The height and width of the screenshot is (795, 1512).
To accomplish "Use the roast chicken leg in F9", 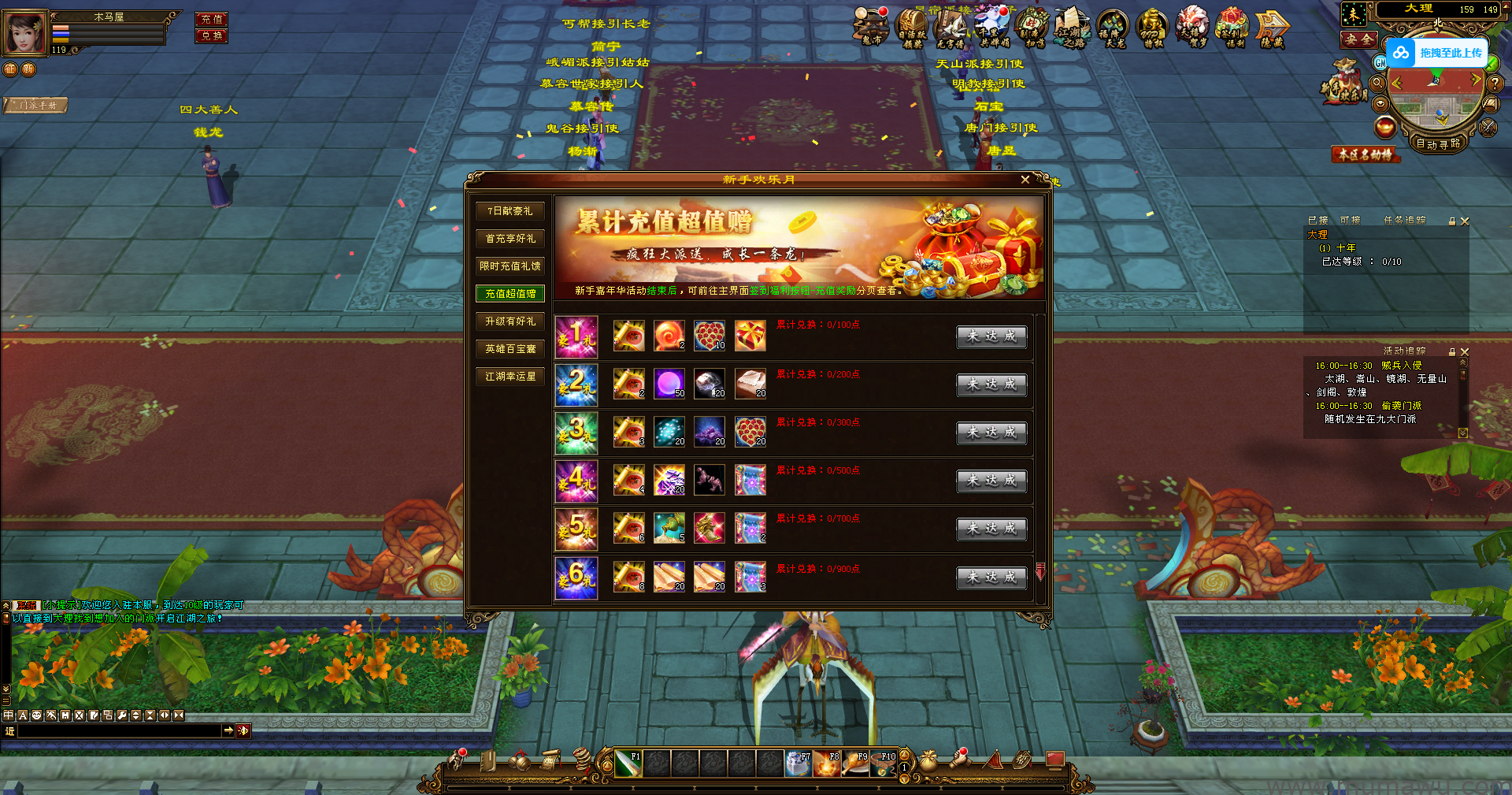I will pyautogui.click(x=854, y=763).
